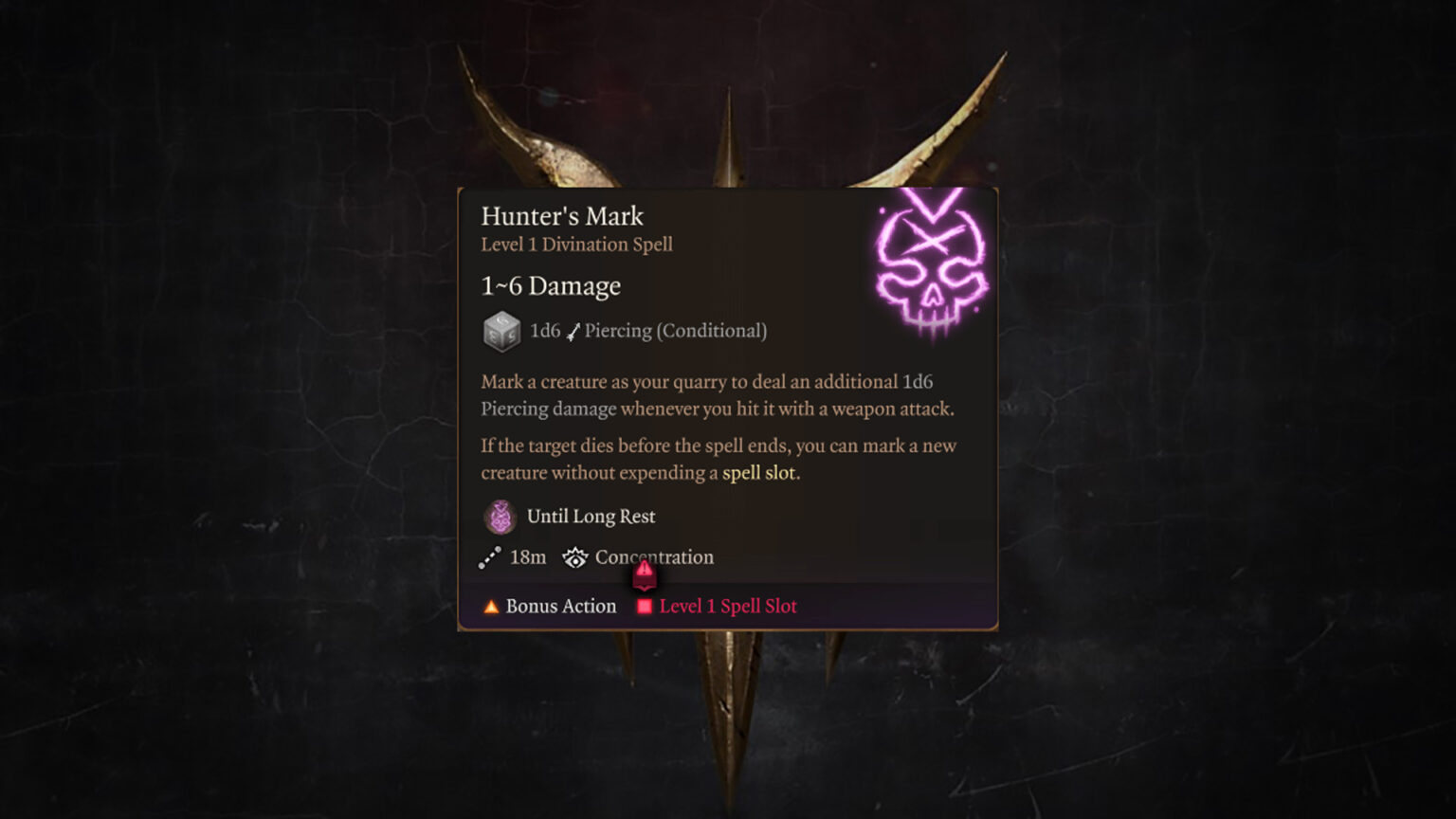The width and height of the screenshot is (1456, 819).
Task: Select the range distance icon beside 18m
Action: pos(489,557)
